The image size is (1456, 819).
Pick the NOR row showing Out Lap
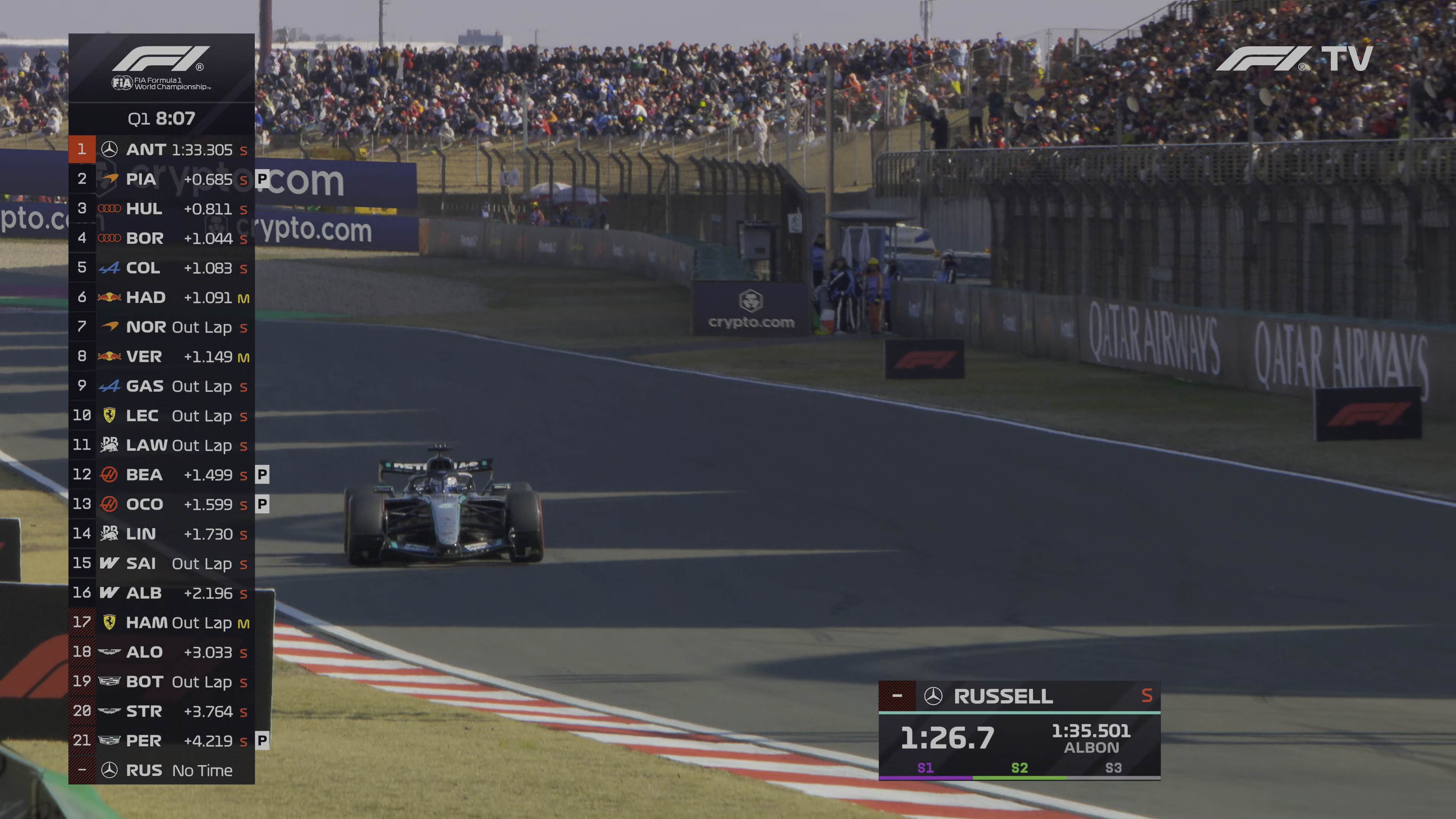[x=162, y=327]
